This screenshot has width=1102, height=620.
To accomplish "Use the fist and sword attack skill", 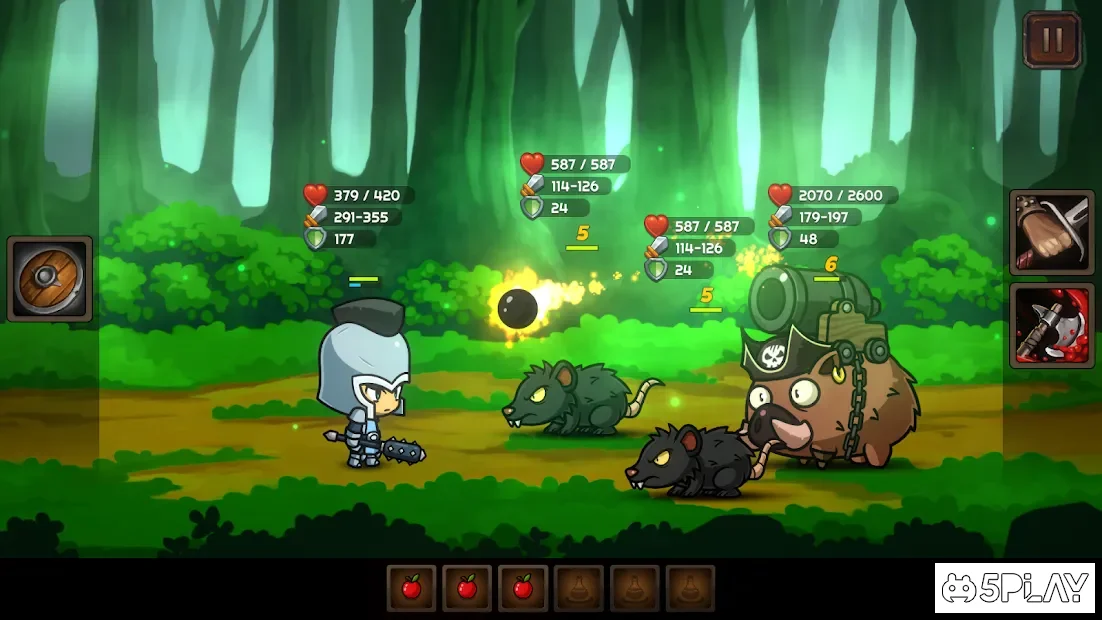I will tap(1051, 233).
